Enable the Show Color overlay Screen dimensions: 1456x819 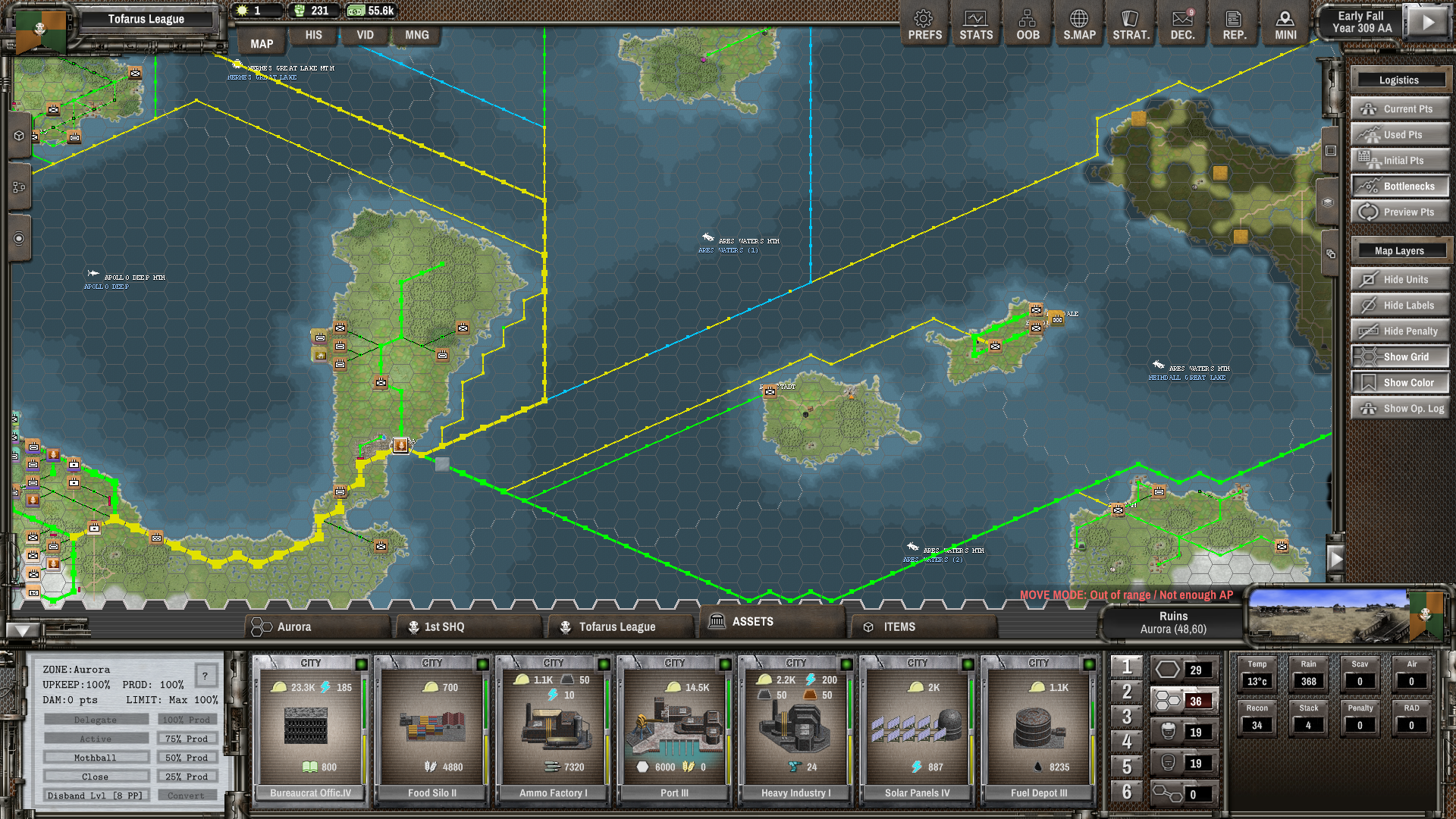1399,382
